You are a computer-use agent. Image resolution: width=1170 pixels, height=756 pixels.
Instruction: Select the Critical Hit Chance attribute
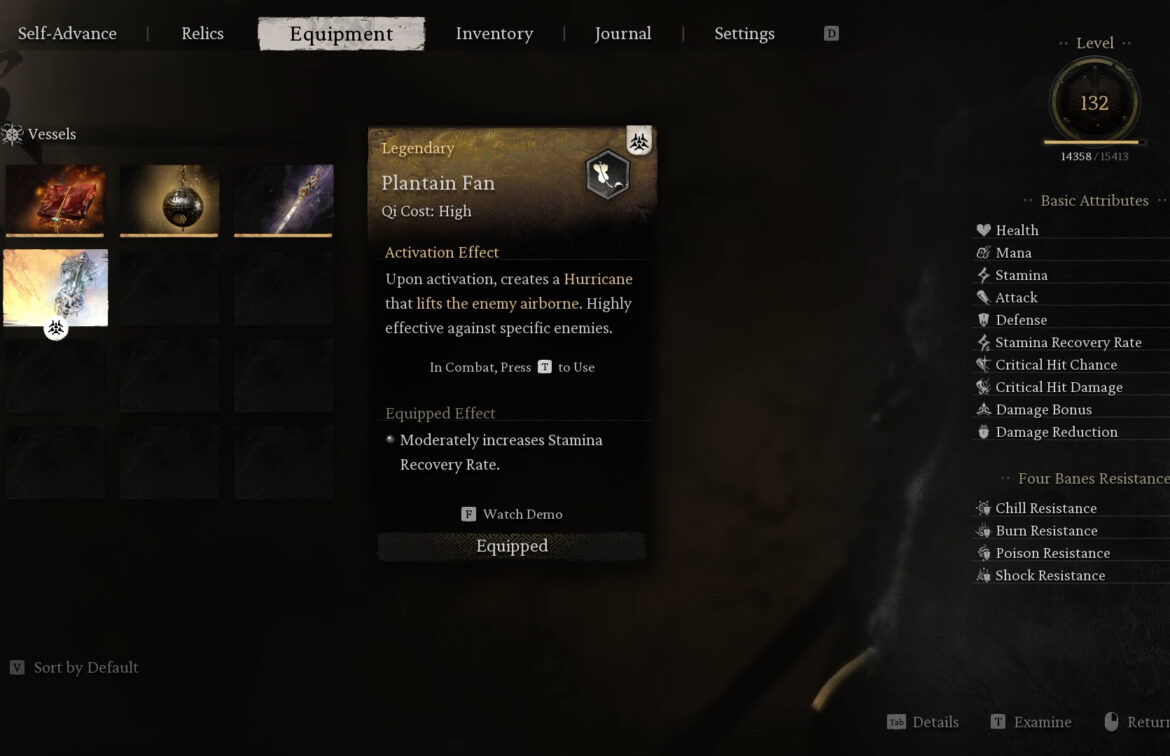pos(1055,365)
